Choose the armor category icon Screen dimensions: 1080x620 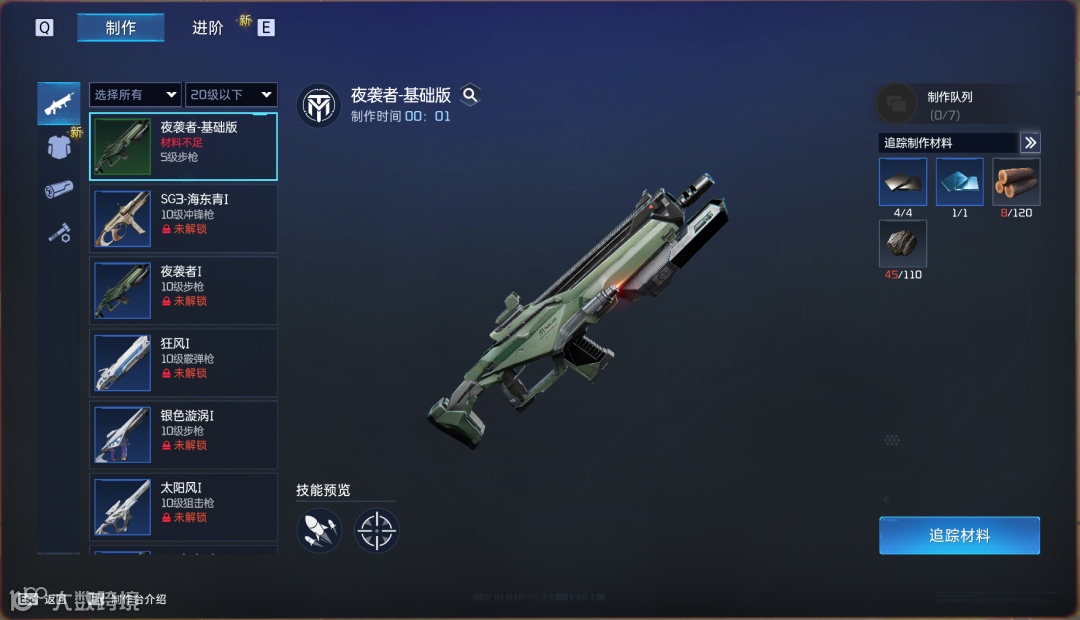click(x=59, y=147)
